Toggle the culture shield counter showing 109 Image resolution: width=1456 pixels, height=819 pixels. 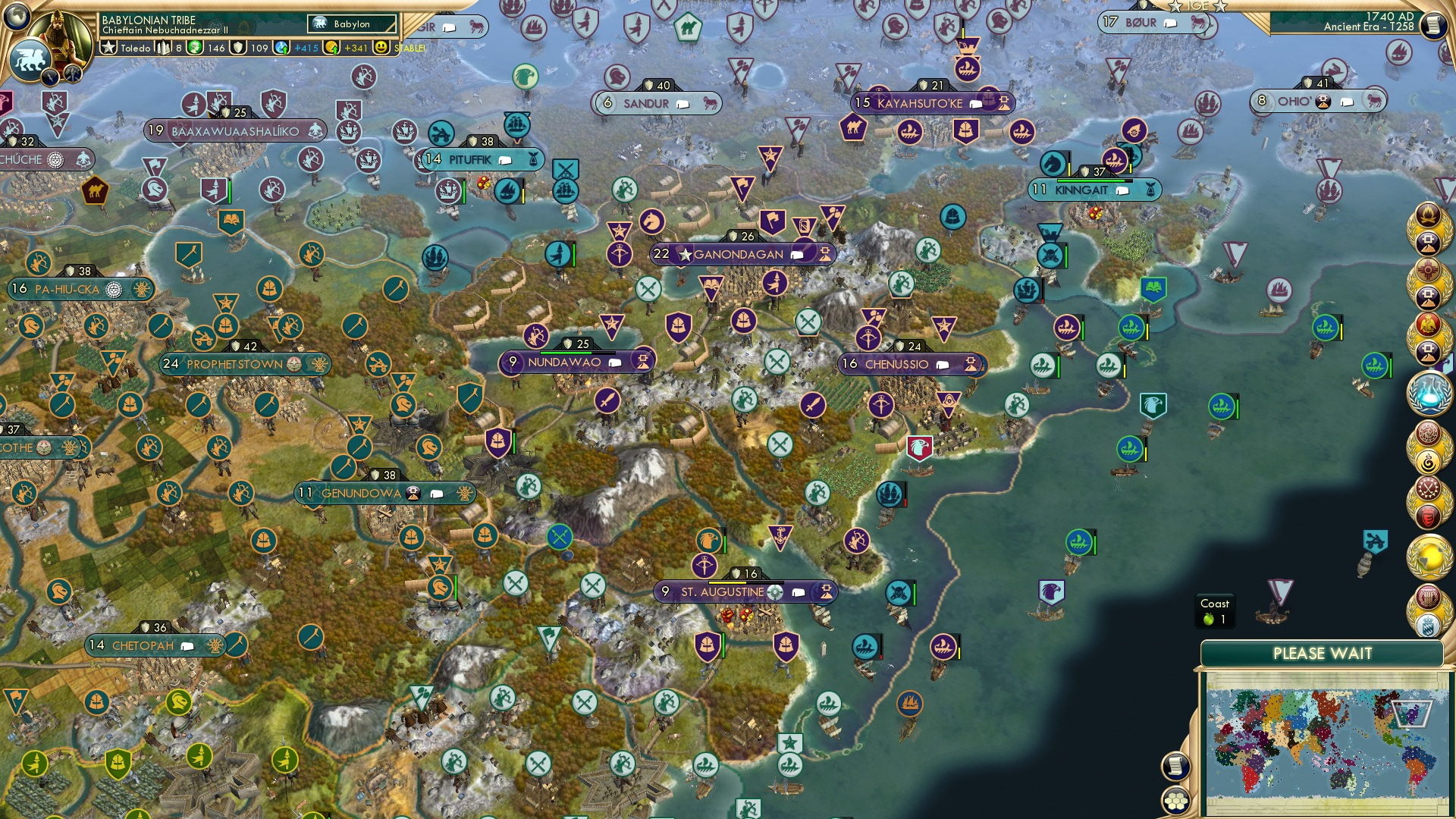point(237,49)
